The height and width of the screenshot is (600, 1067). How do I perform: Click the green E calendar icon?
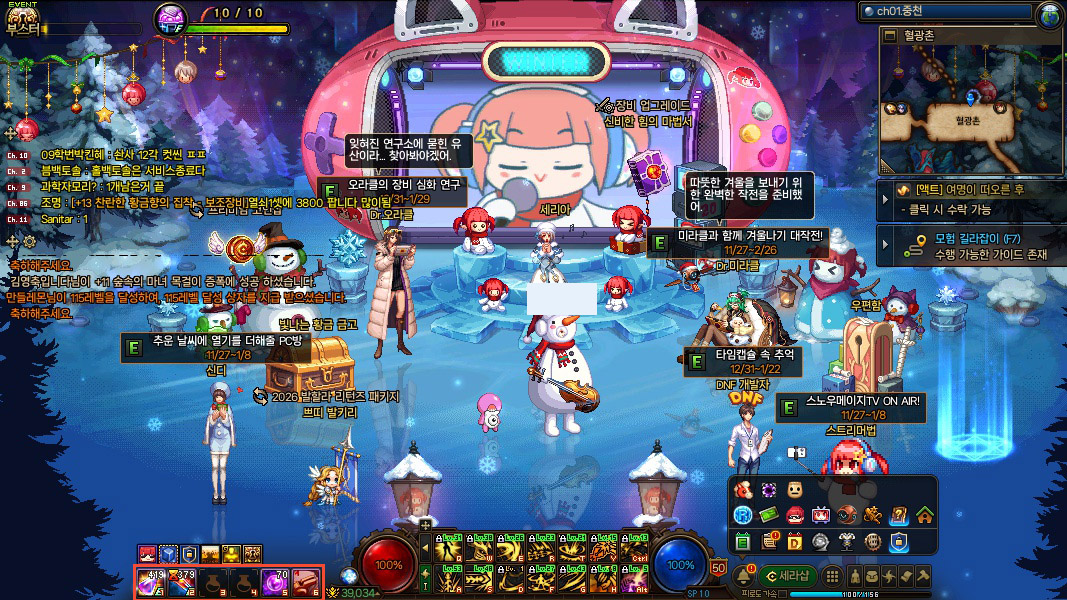pyautogui.click(x=742, y=542)
